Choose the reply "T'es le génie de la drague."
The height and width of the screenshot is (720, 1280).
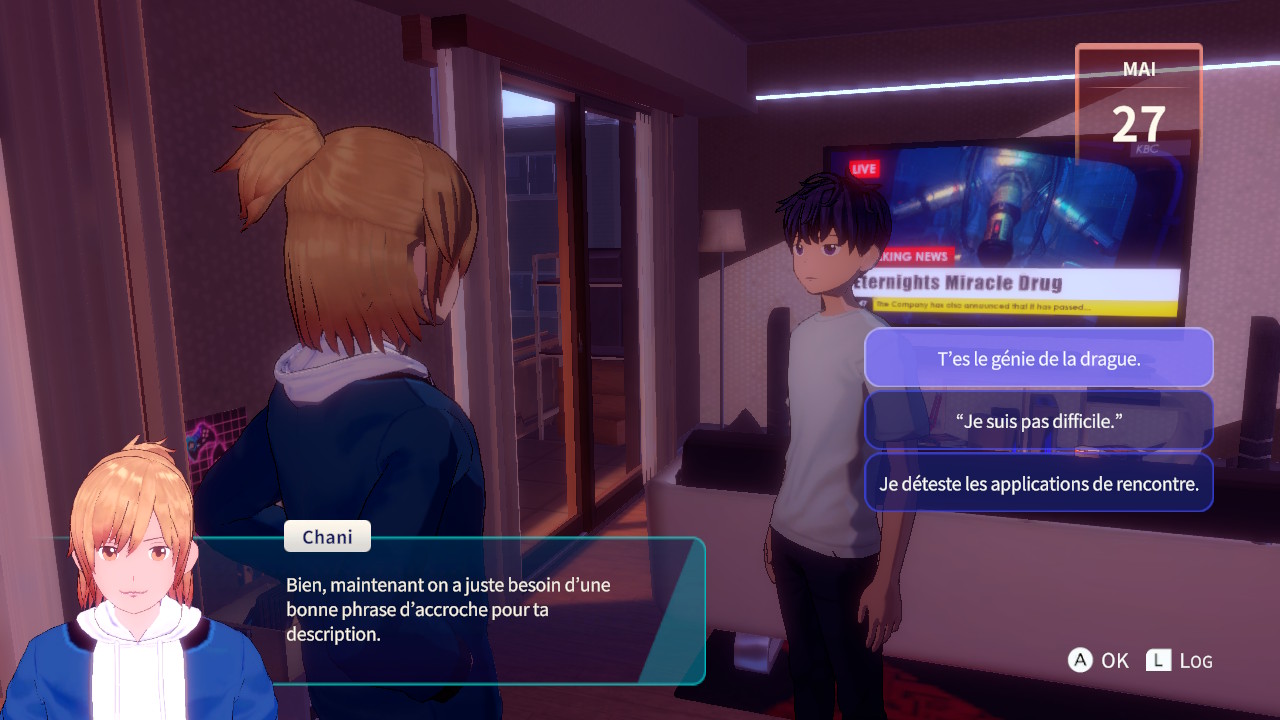click(x=1038, y=358)
